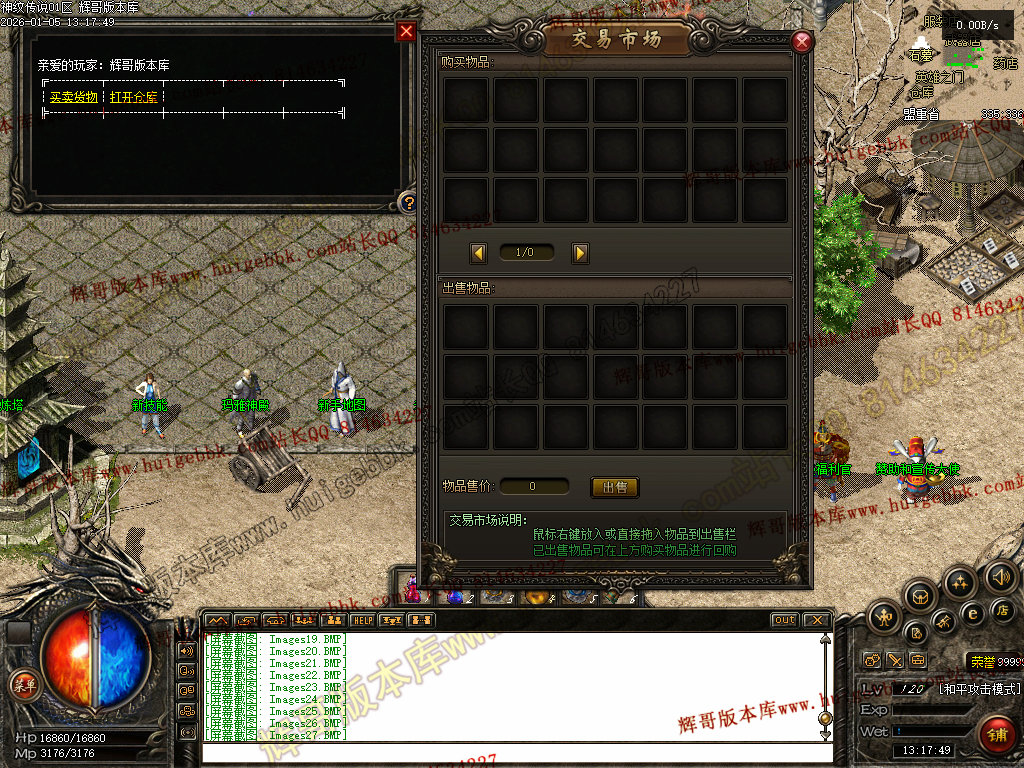
Task: Close the 交易市场 trading market window
Action: point(801,42)
